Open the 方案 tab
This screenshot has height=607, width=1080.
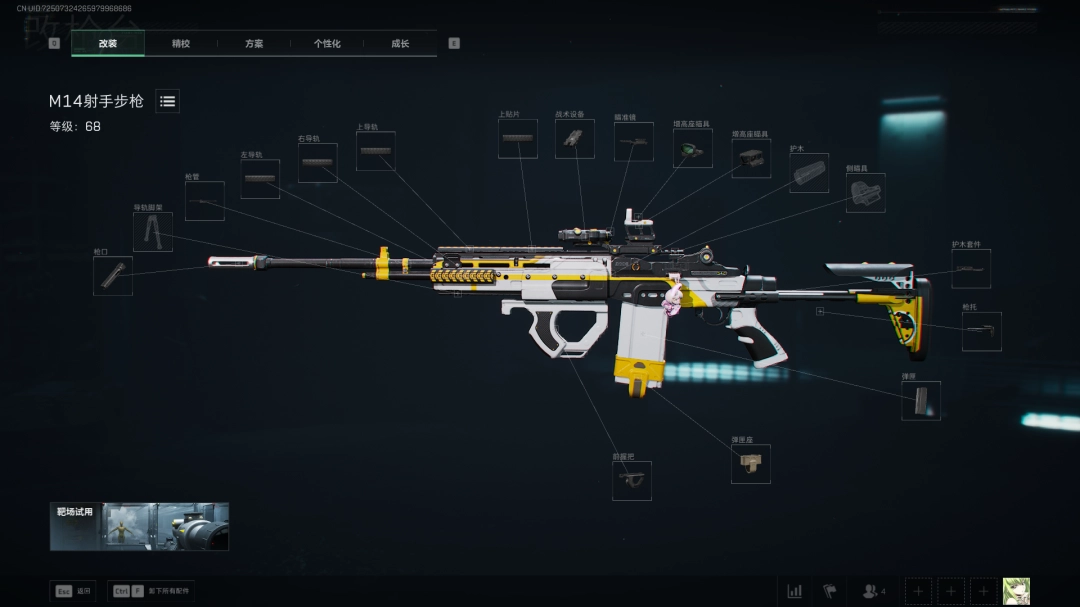[x=254, y=44]
